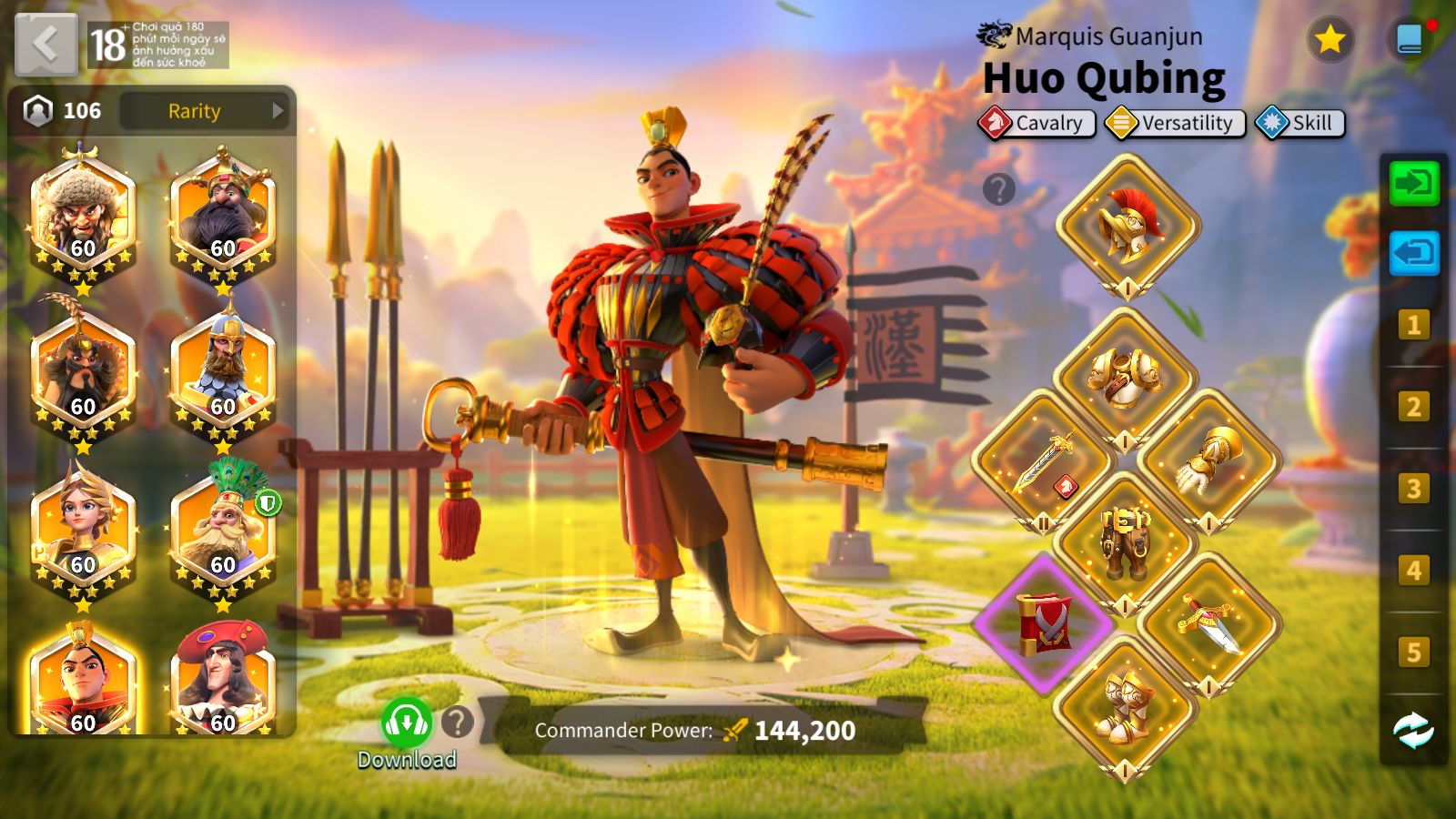Image resolution: width=1456 pixels, height=819 pixels.
Task: Go back with the arrow button
Action: click(x=46, y=44)
